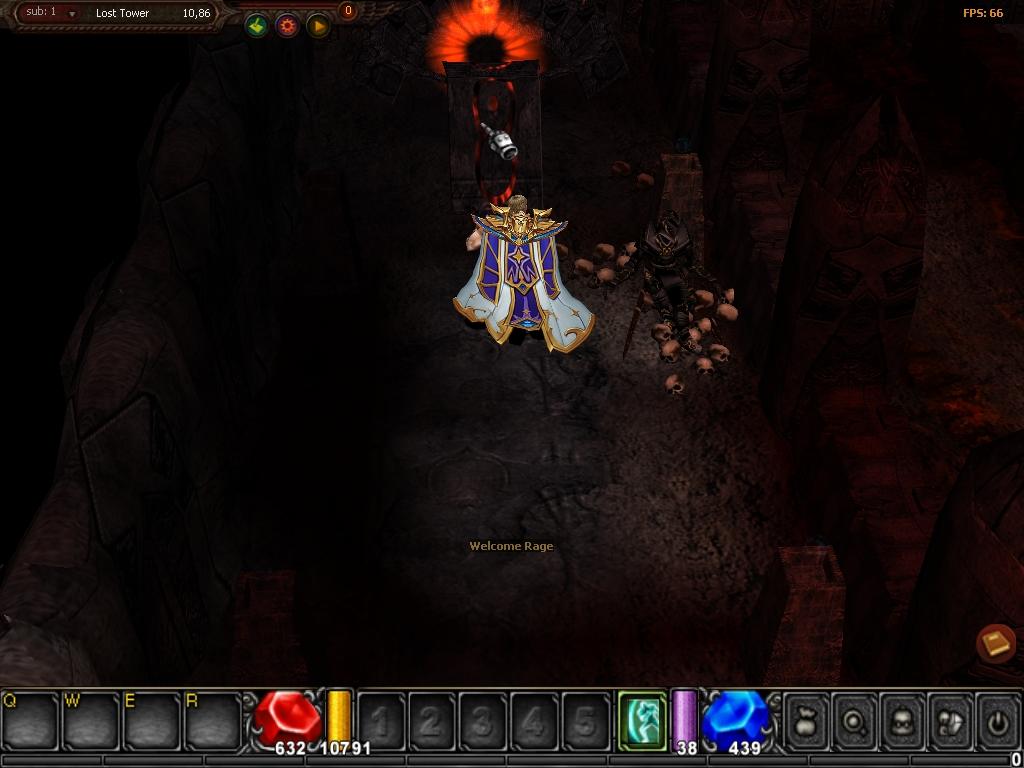Click the power button in menu bar
This screenshot has height=768, width=1024.
[x=998, y=720]
